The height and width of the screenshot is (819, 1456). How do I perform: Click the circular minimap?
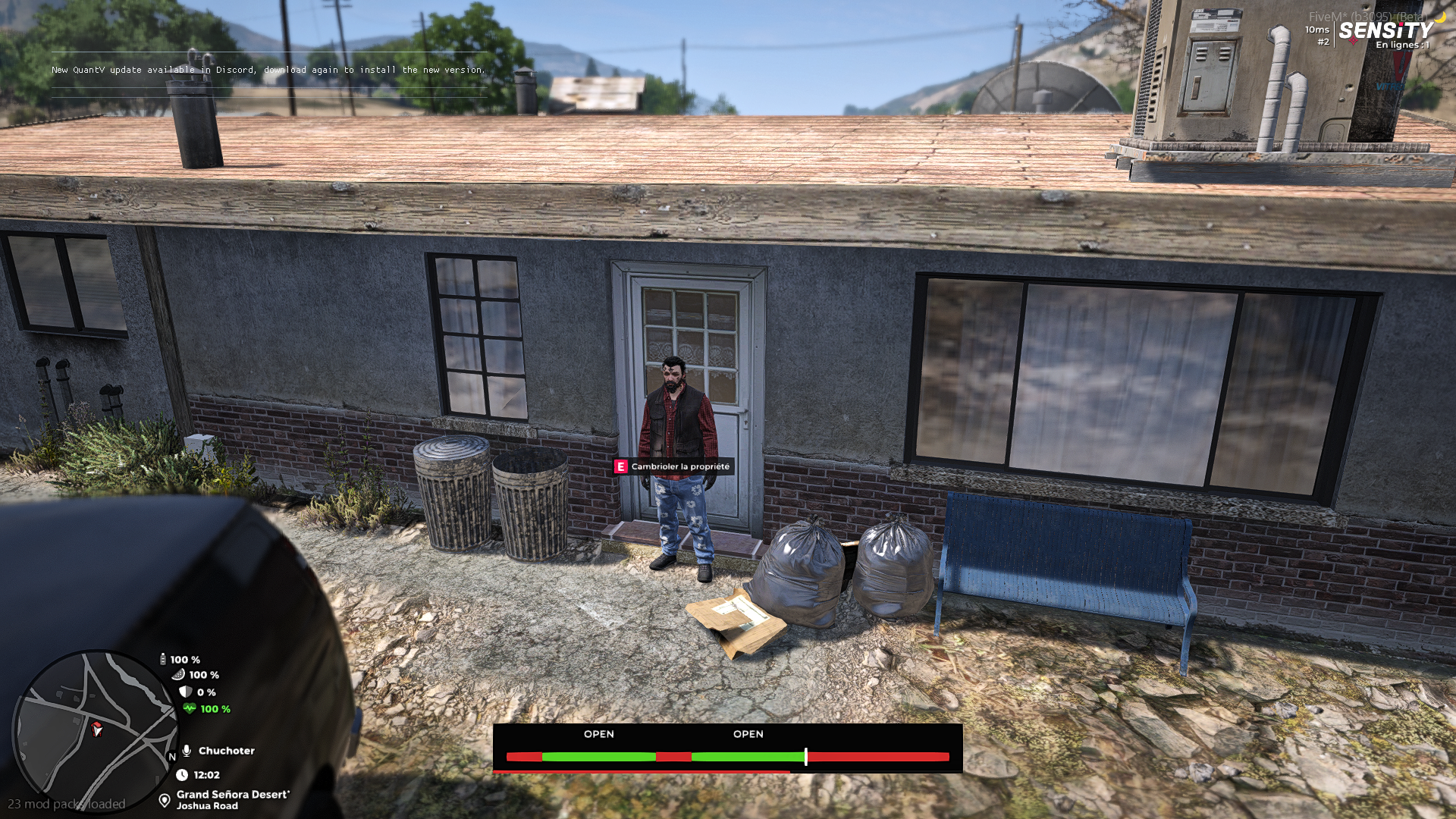[x=94, y=730]
